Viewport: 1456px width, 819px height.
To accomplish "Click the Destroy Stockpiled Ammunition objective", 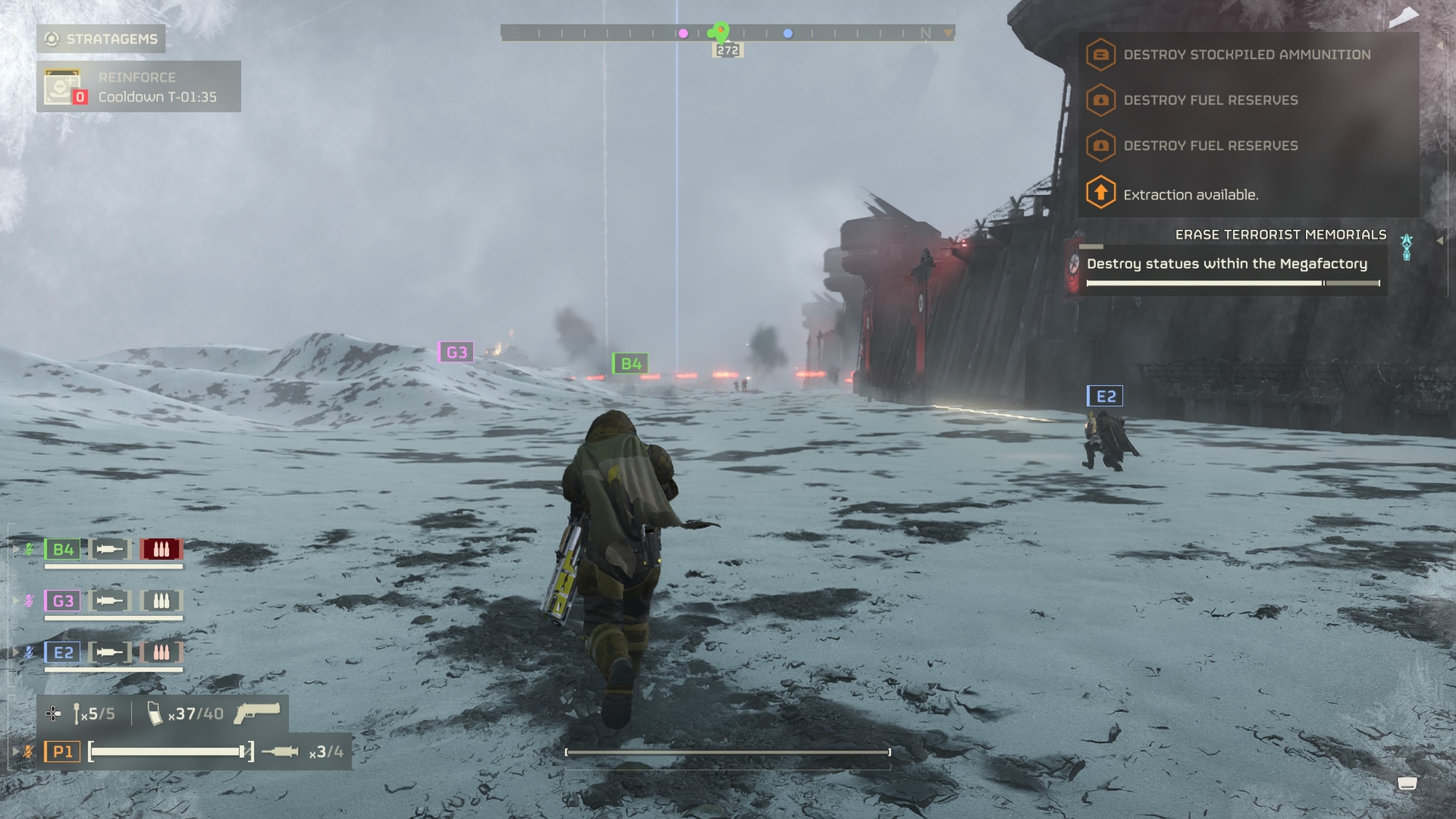I will pos(1246,55).
